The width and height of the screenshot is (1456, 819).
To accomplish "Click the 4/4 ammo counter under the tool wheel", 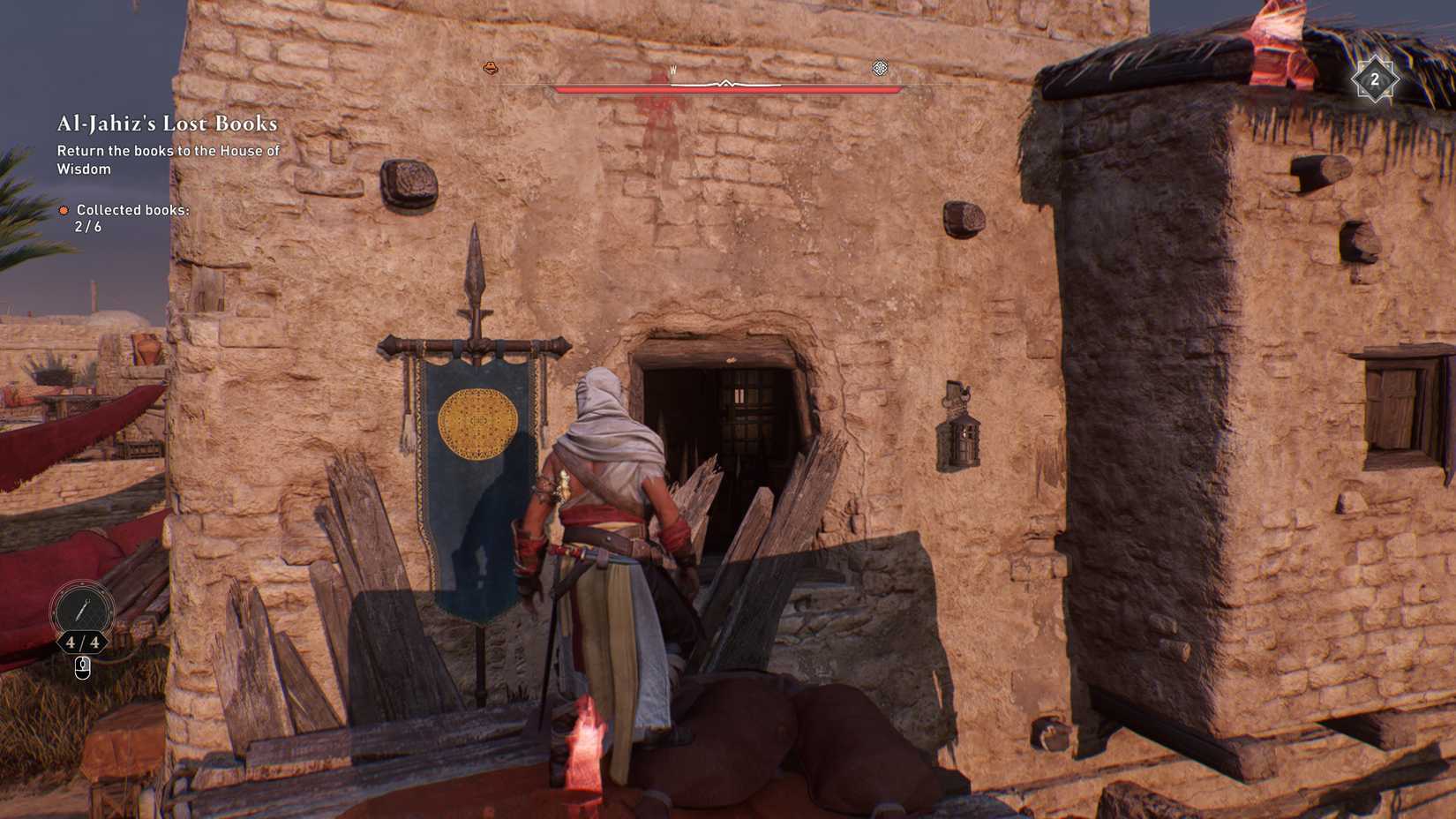I will coord(84,642).
